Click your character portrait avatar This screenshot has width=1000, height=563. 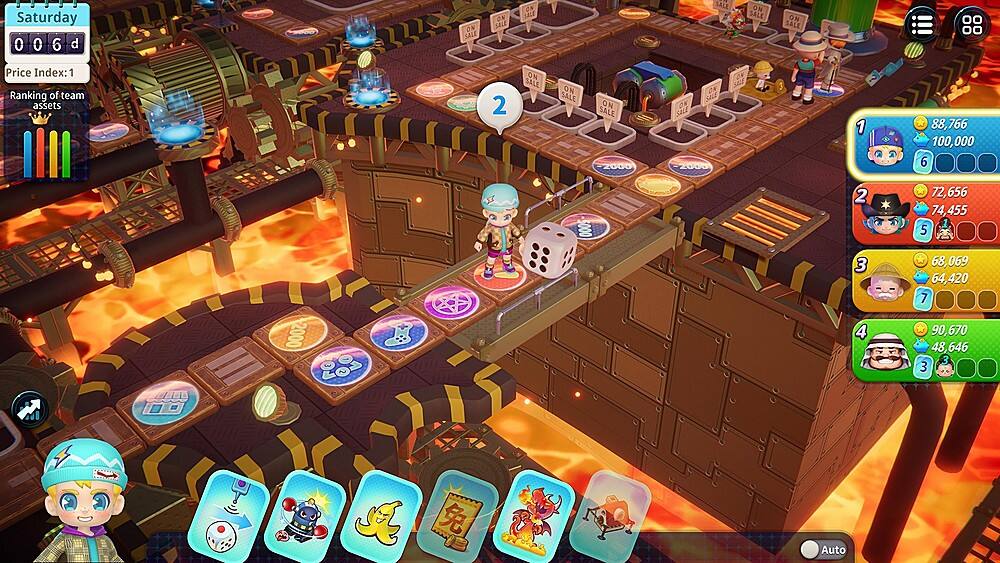pos(82,500)
